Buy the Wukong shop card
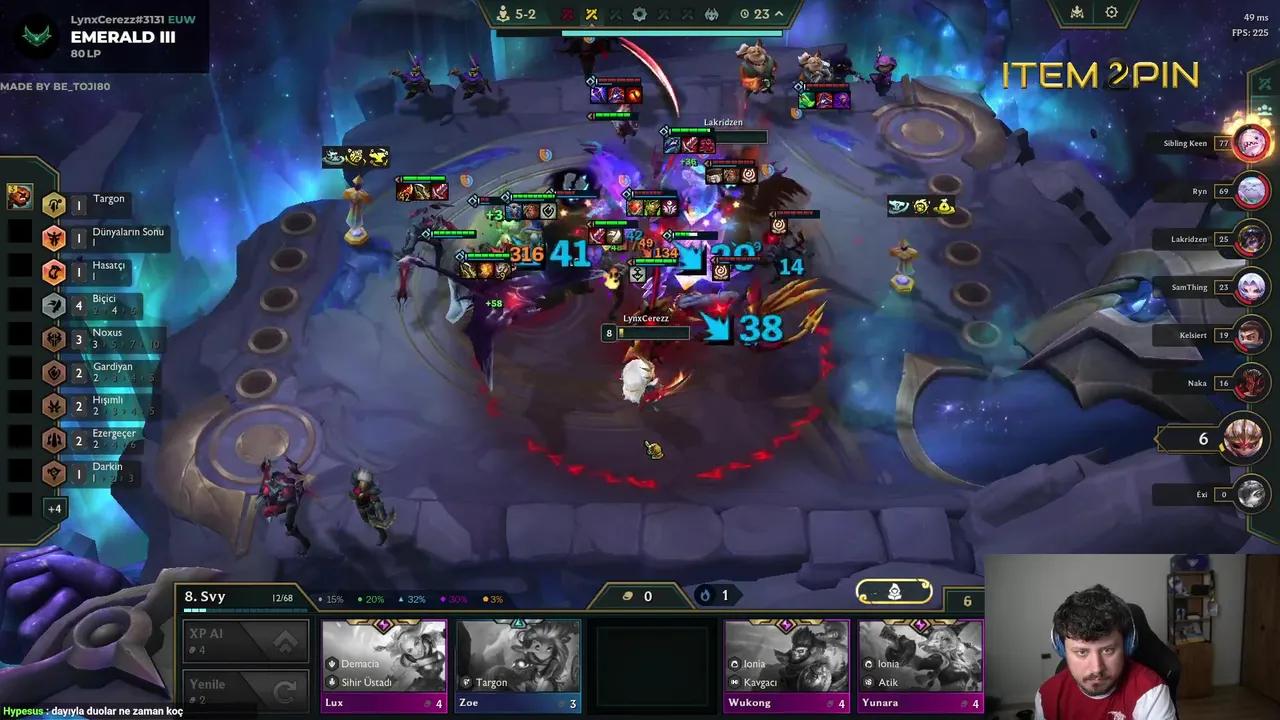 786,665
